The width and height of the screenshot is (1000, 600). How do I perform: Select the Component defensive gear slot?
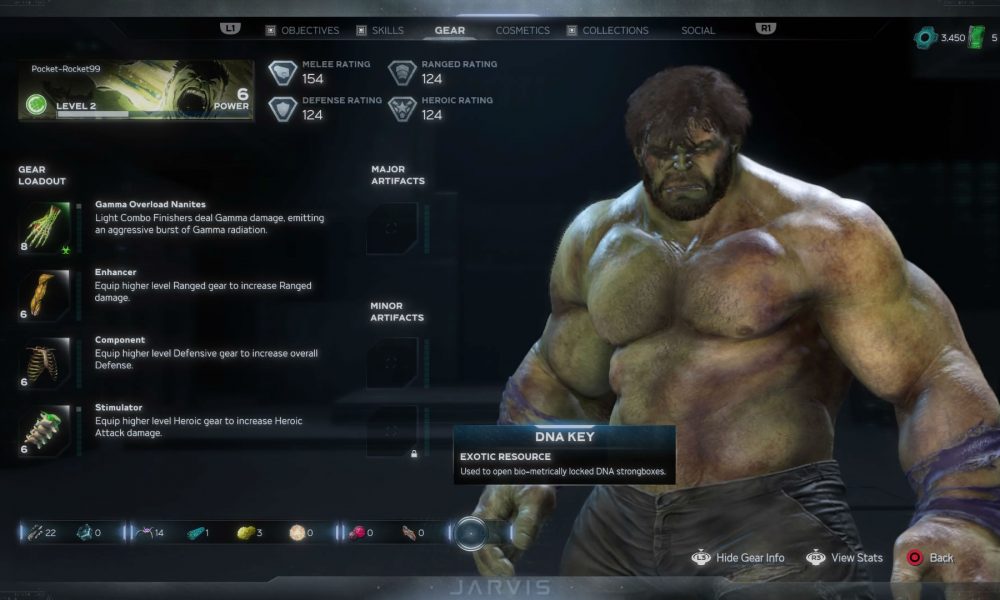point(45,362)
